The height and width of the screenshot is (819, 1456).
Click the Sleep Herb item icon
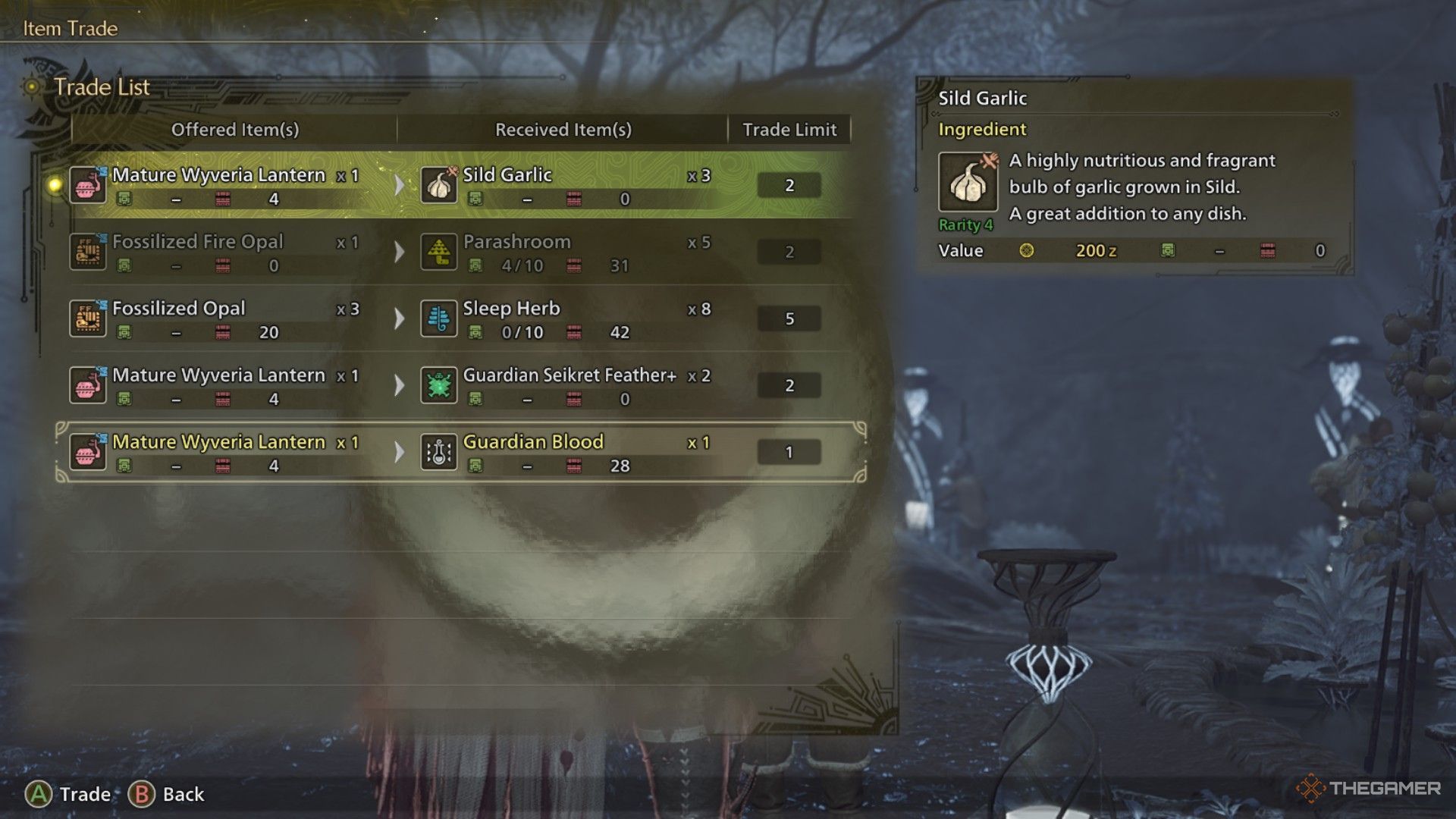click(439, 319)
